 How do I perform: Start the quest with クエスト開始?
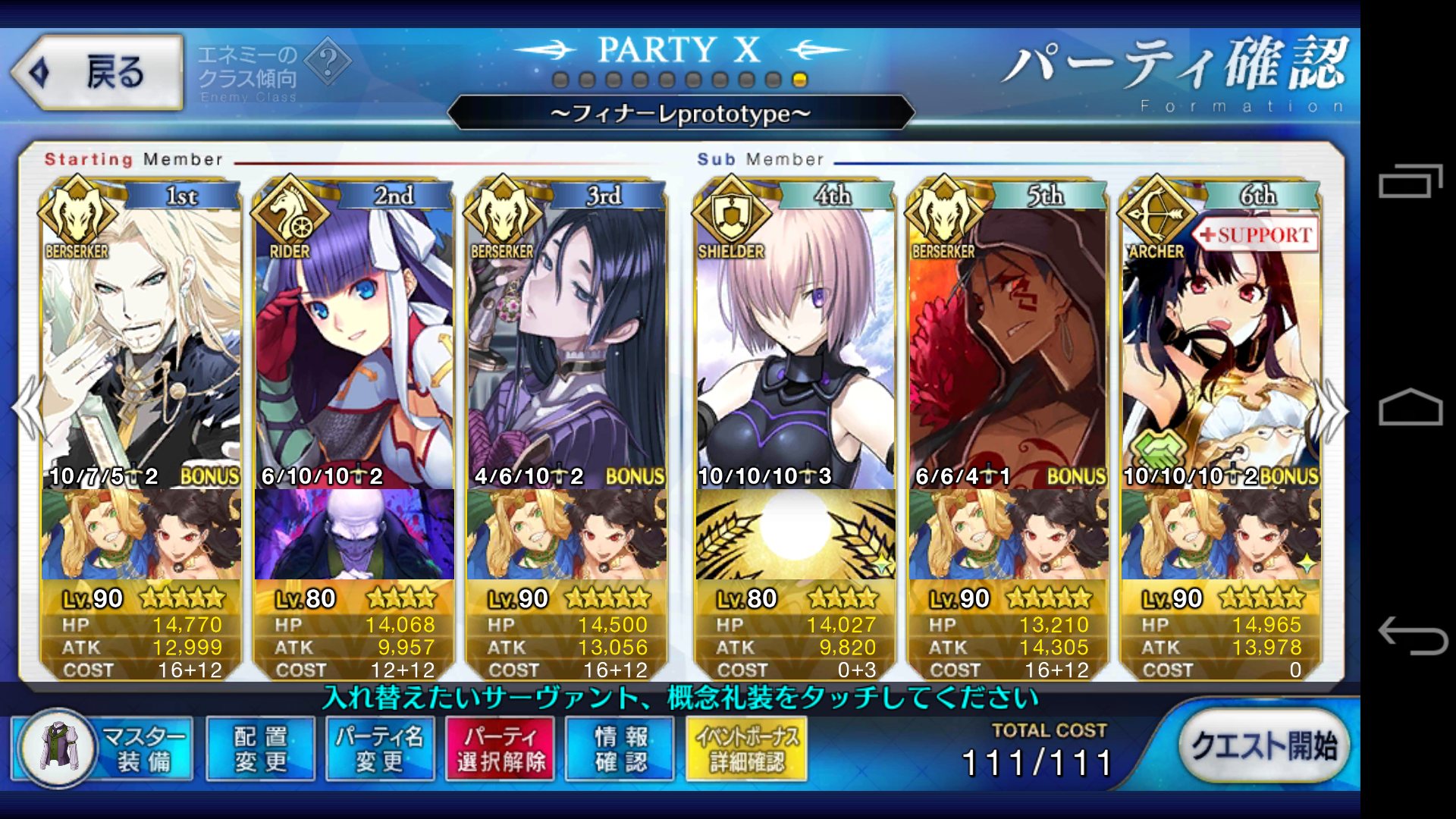tap(1263, 746)
